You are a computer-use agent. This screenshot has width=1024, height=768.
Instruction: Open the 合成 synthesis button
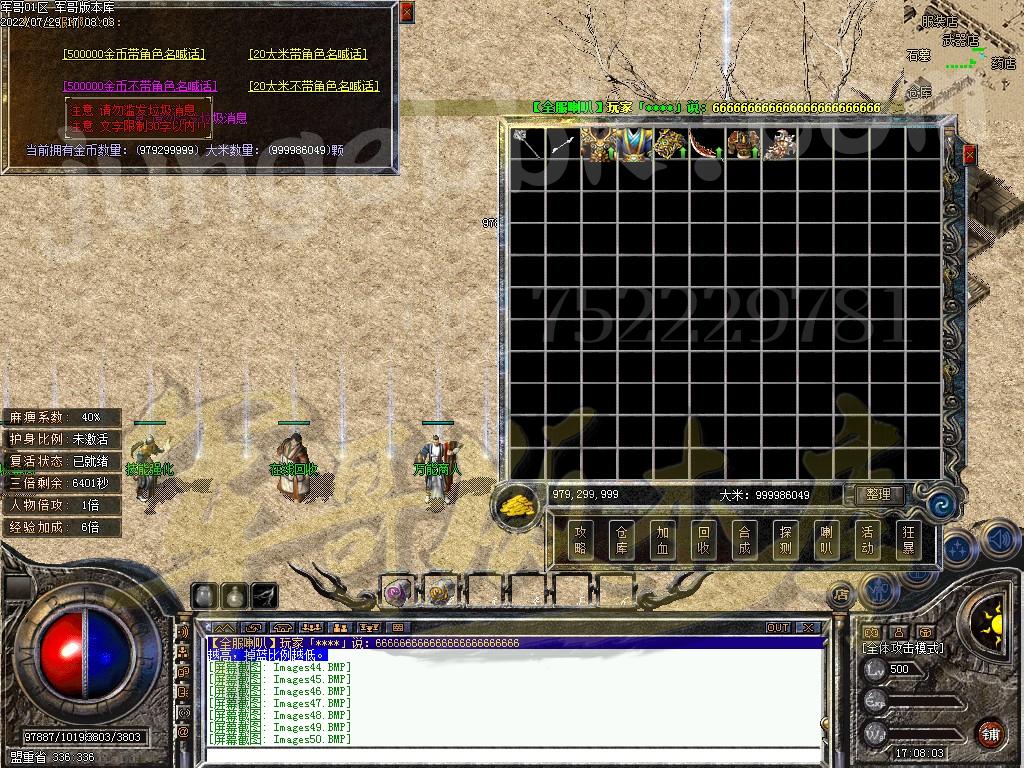point(743,540)
